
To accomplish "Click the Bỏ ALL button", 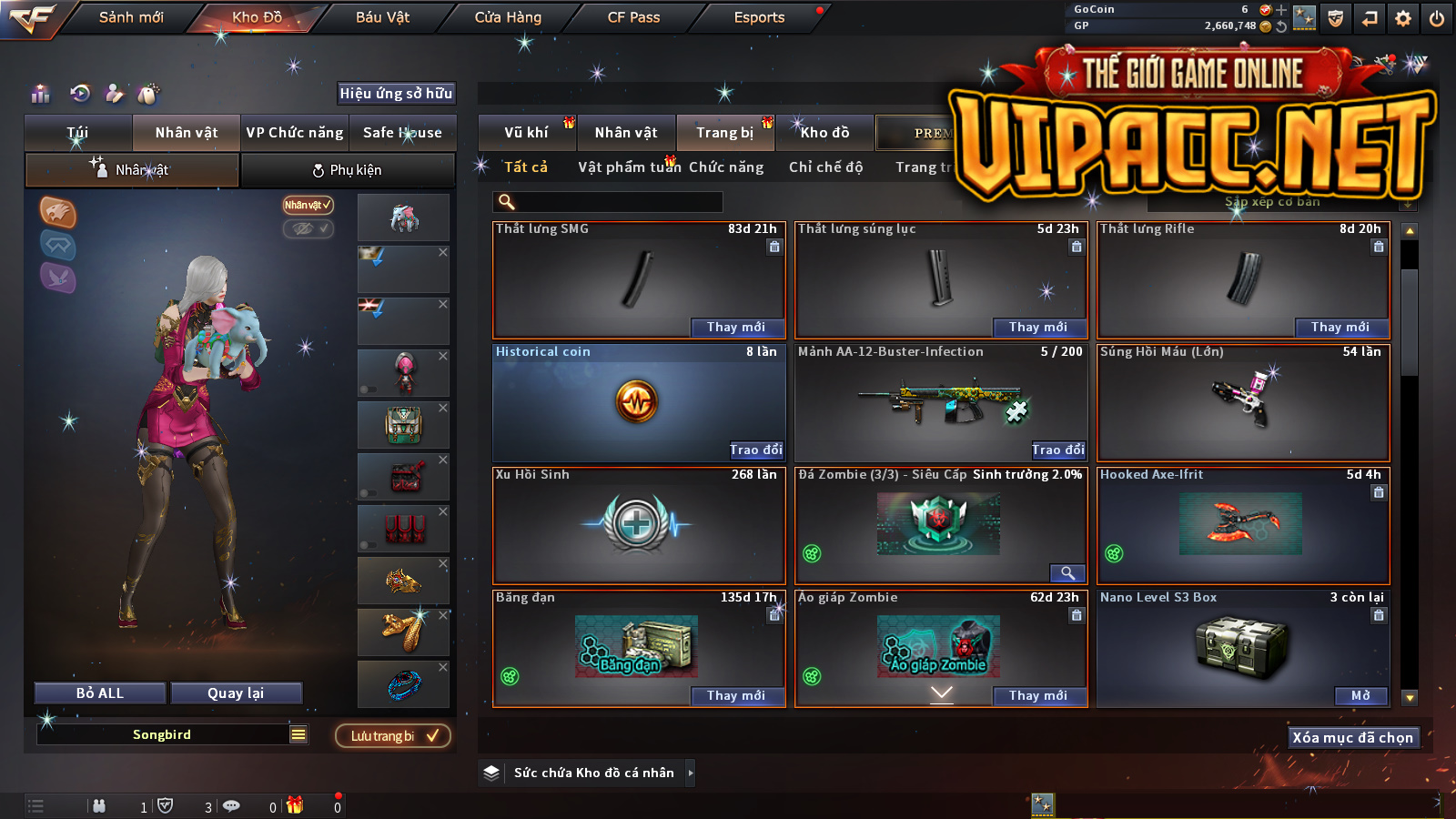I will pos(100,693).
